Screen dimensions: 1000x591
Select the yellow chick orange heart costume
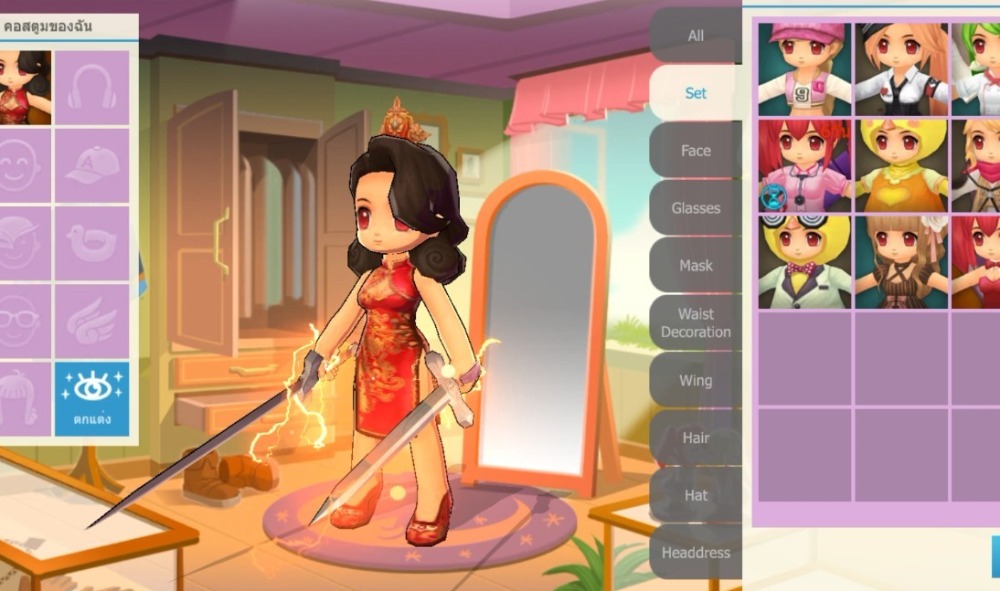click(x=901, y=165)
